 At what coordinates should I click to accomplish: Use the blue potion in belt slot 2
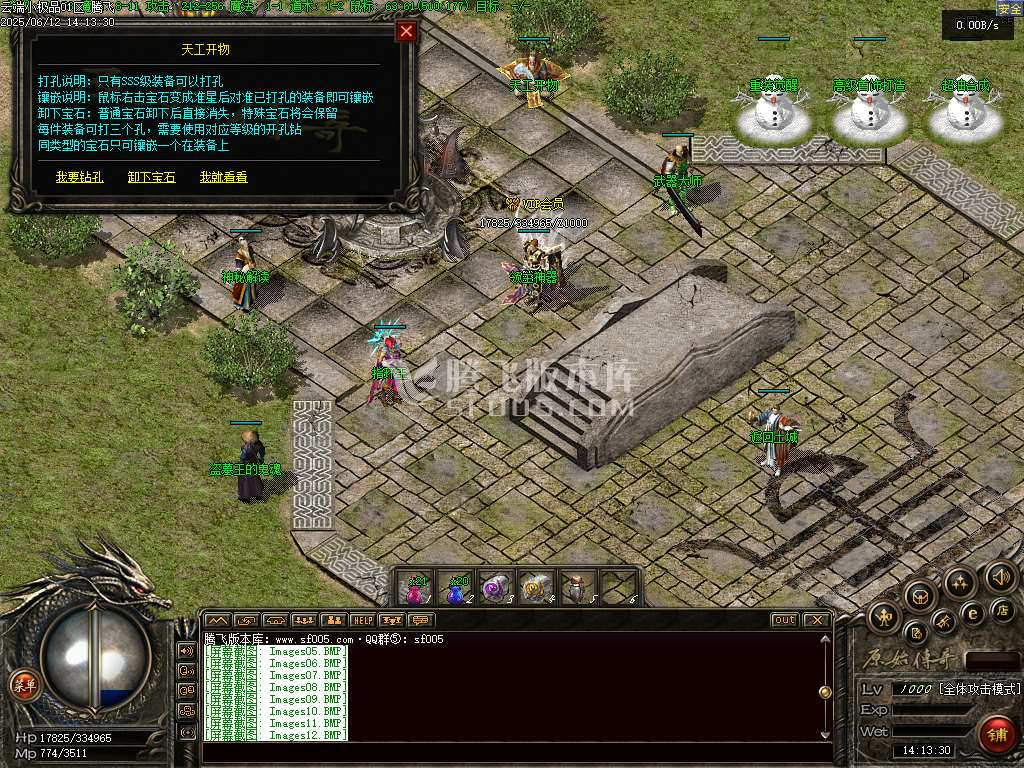456,589
